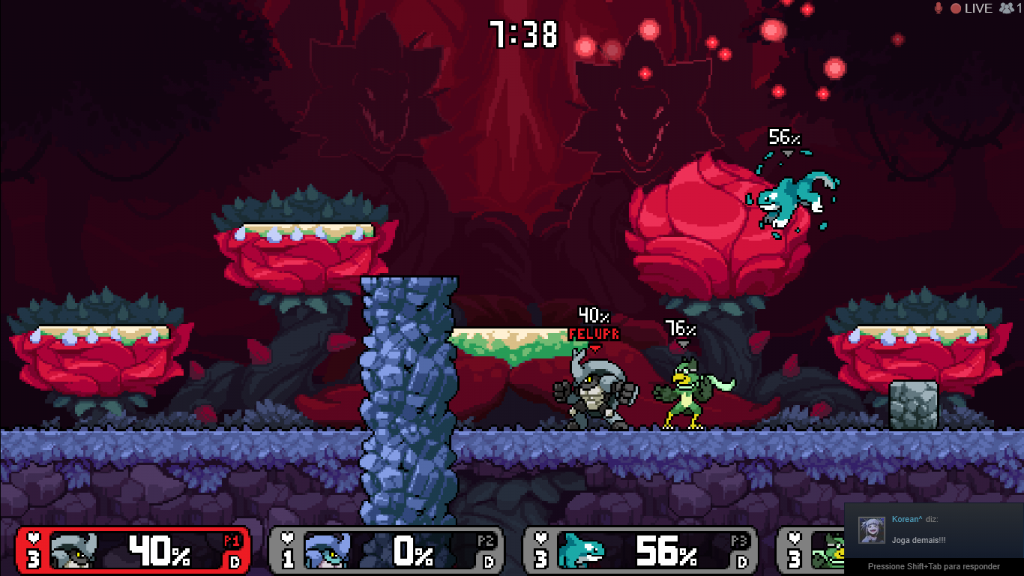The height and width of the screenshot is (576, 1024).
Task: Select the P3 character portrait in the HUD
Action: 582,550
